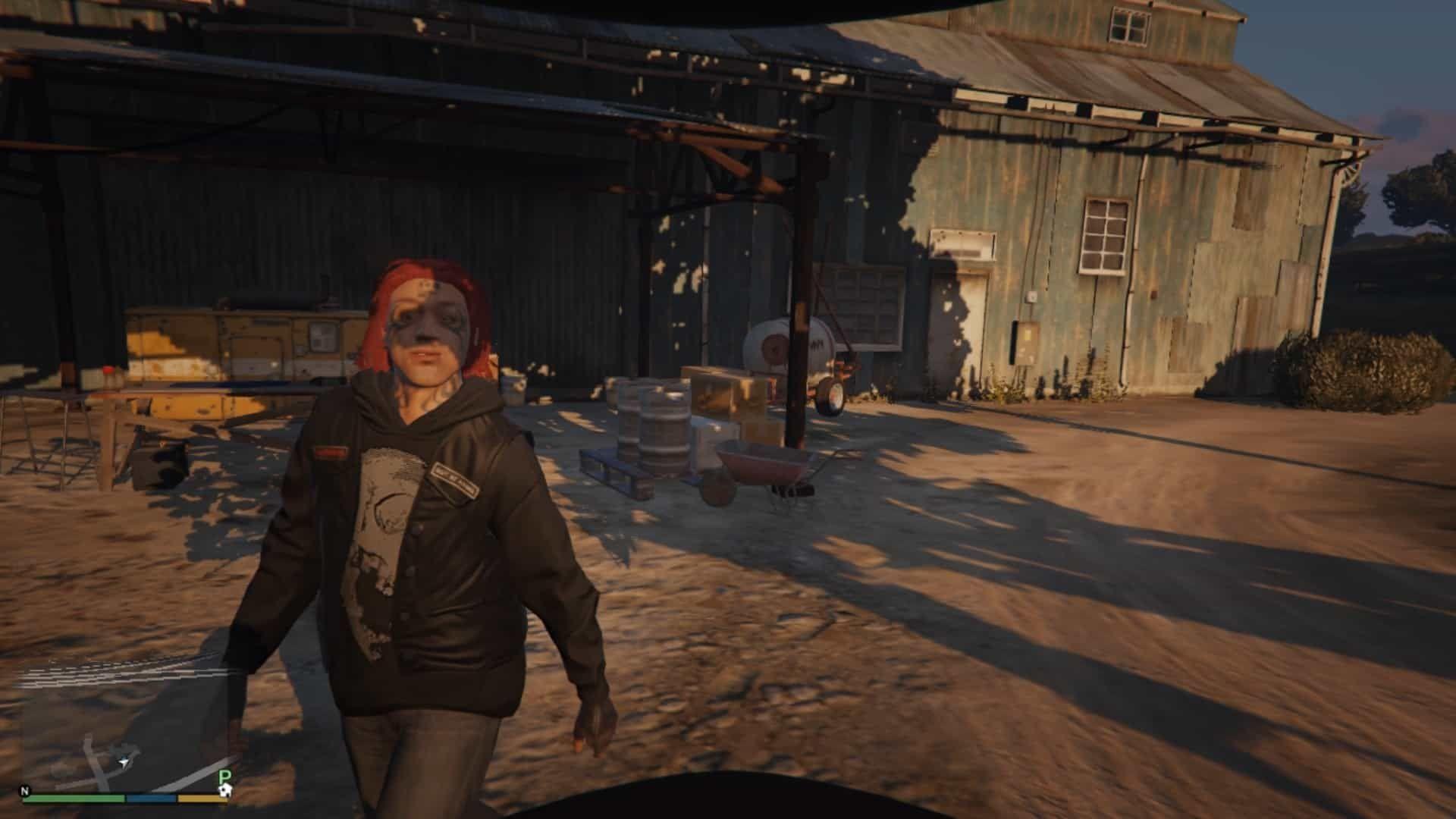This screenshot has width=1456, height=819.
Task: Click the minimap in the corner
Action: click(125, 728)
